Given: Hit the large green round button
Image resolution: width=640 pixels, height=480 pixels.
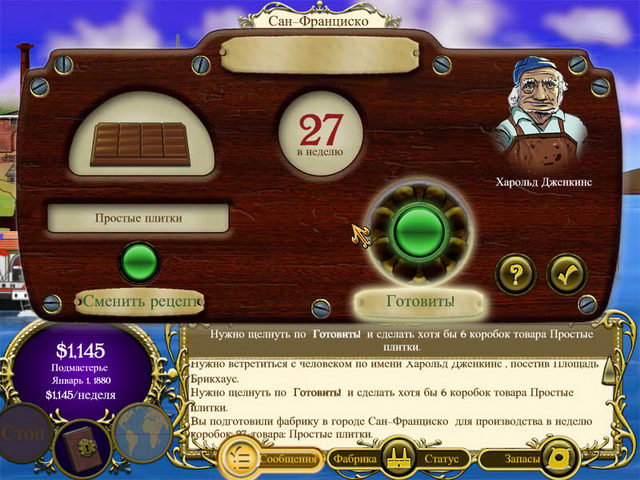Looking at the screenshot, I should click(420, 232).
